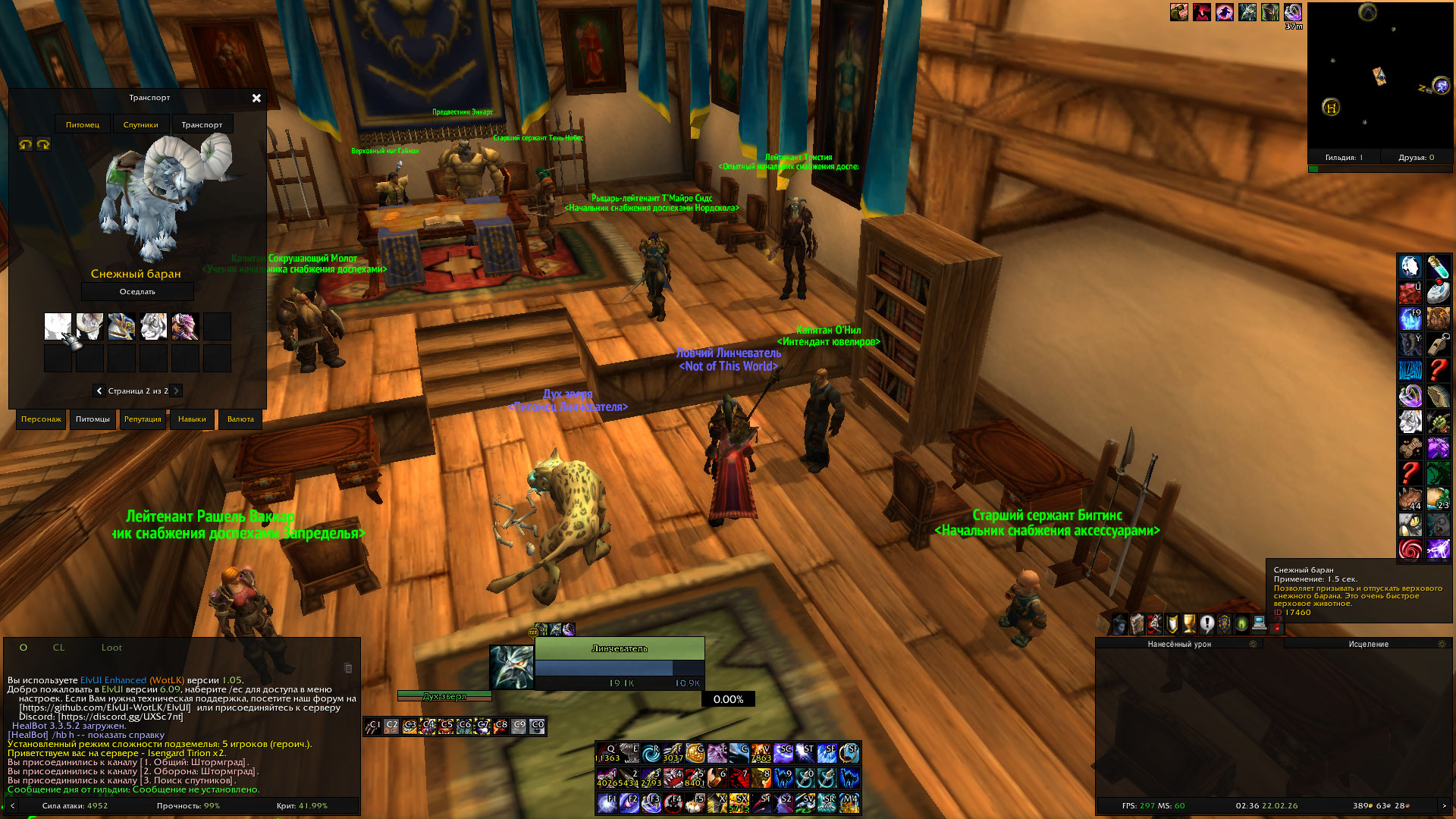
Task: Click the minimap
Action: [1379, 76]
